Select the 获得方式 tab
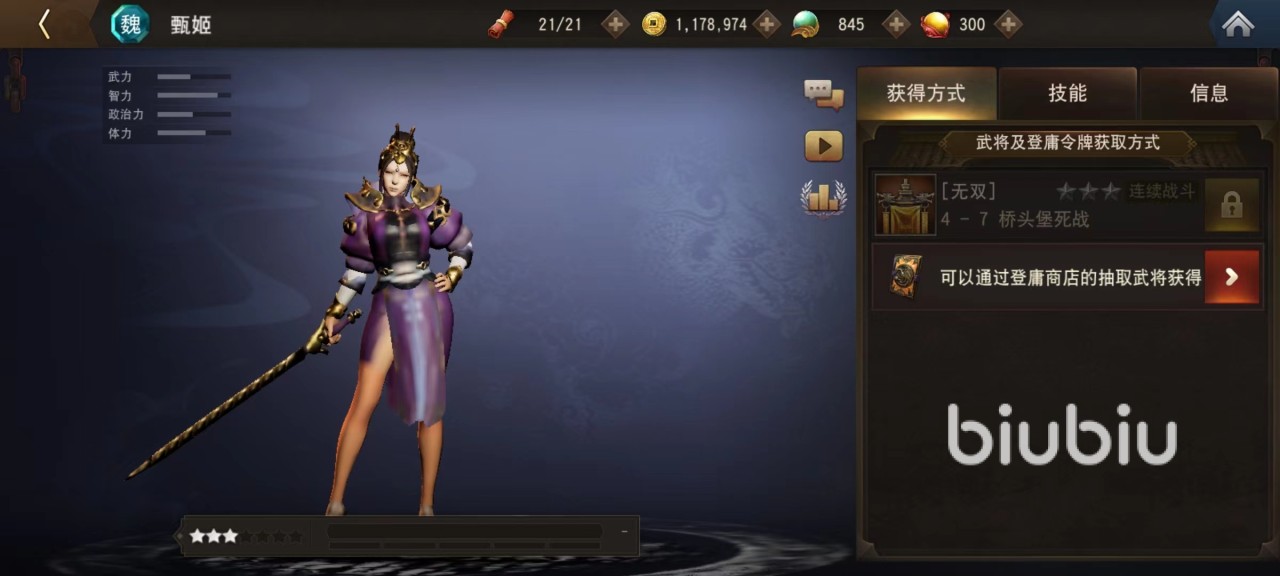 pyautogui.click(x=926, y=93)
